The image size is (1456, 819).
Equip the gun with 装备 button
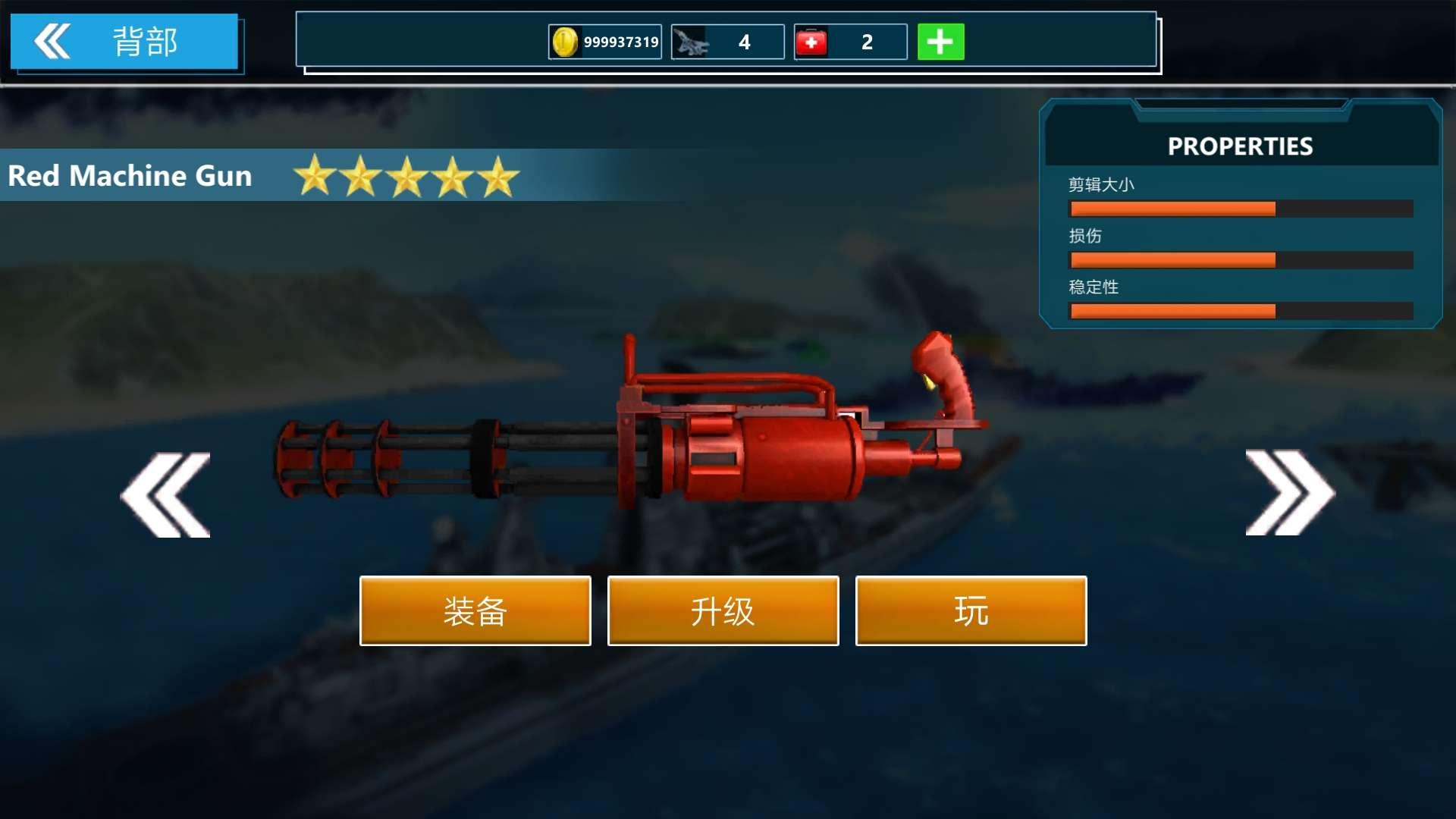click(475, 611)
